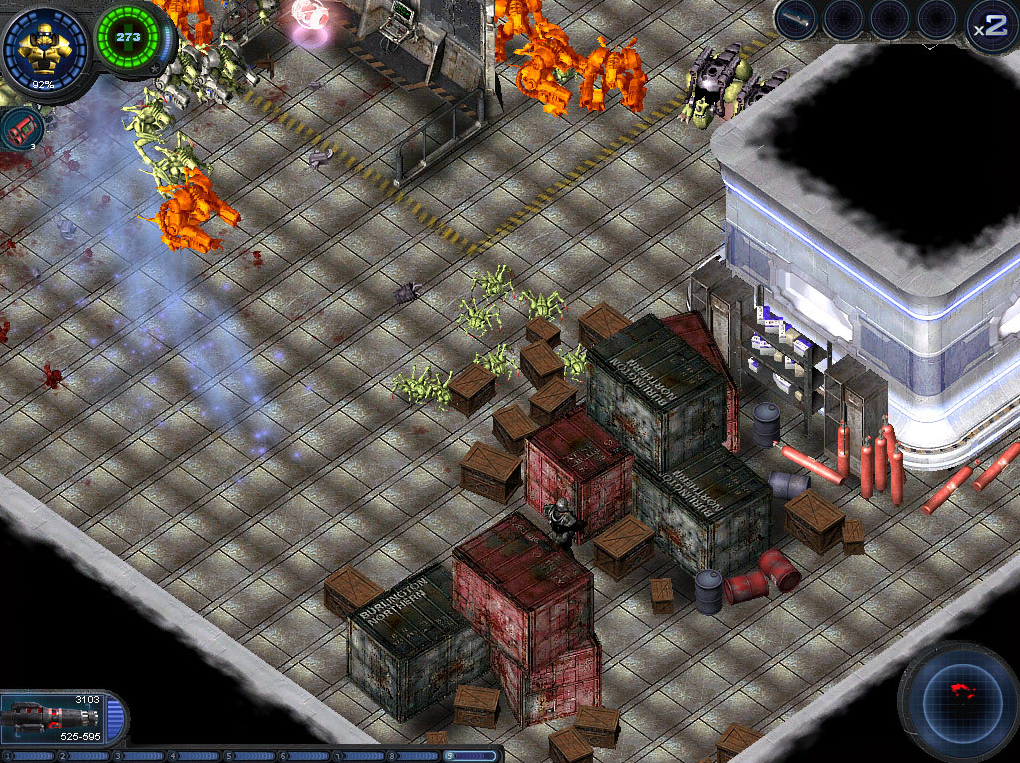Click the x2 multiplier icon
The width and height of the screenshot is (1020, 763).
pos(991,26)
